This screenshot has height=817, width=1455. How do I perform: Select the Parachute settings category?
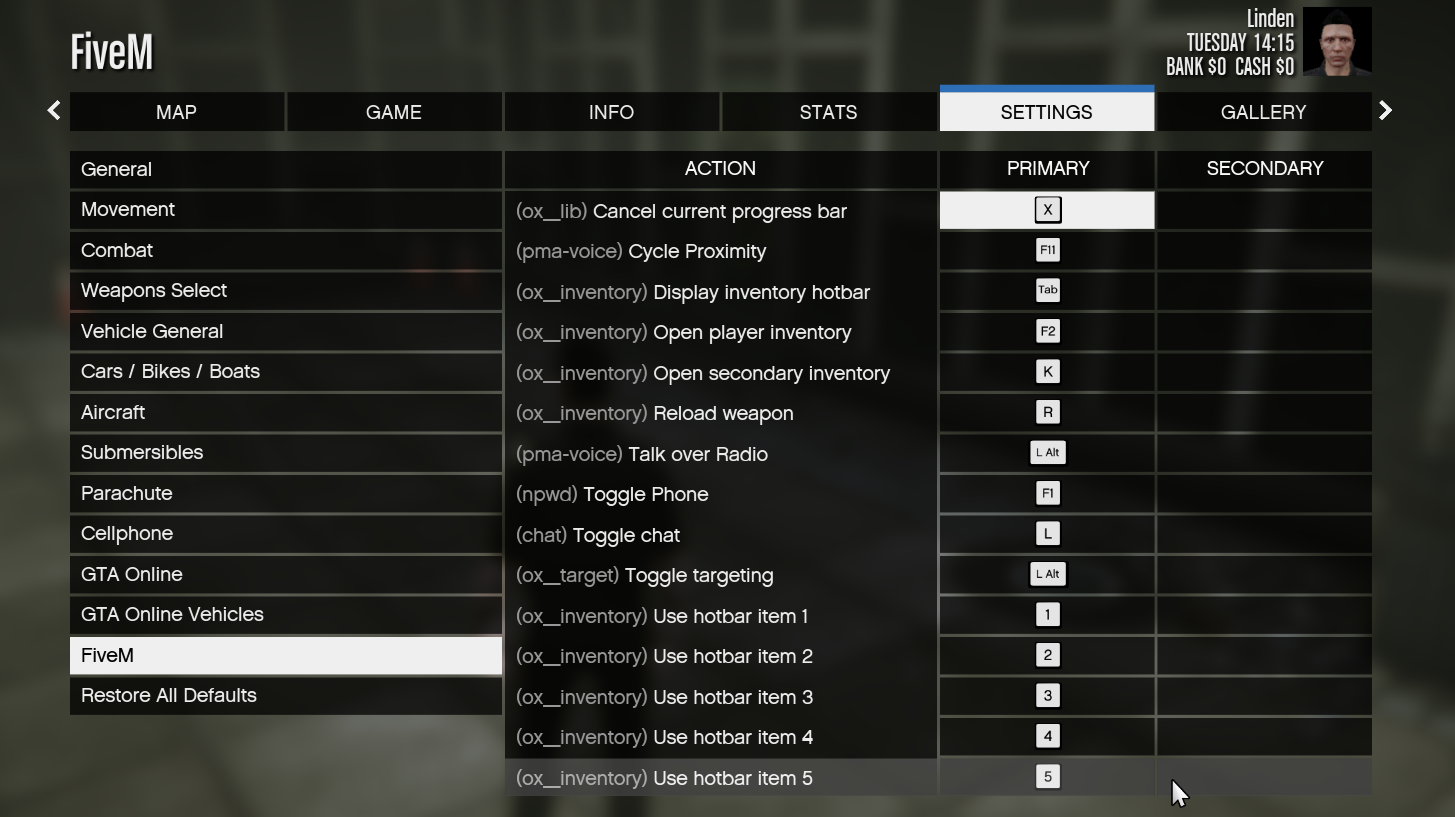tap(286, 493)
